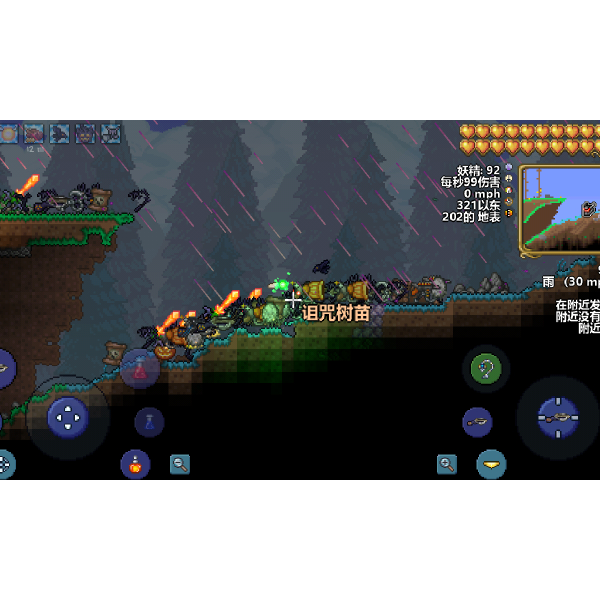Tap the yellow down-arrow drop button

pos(491,464)
